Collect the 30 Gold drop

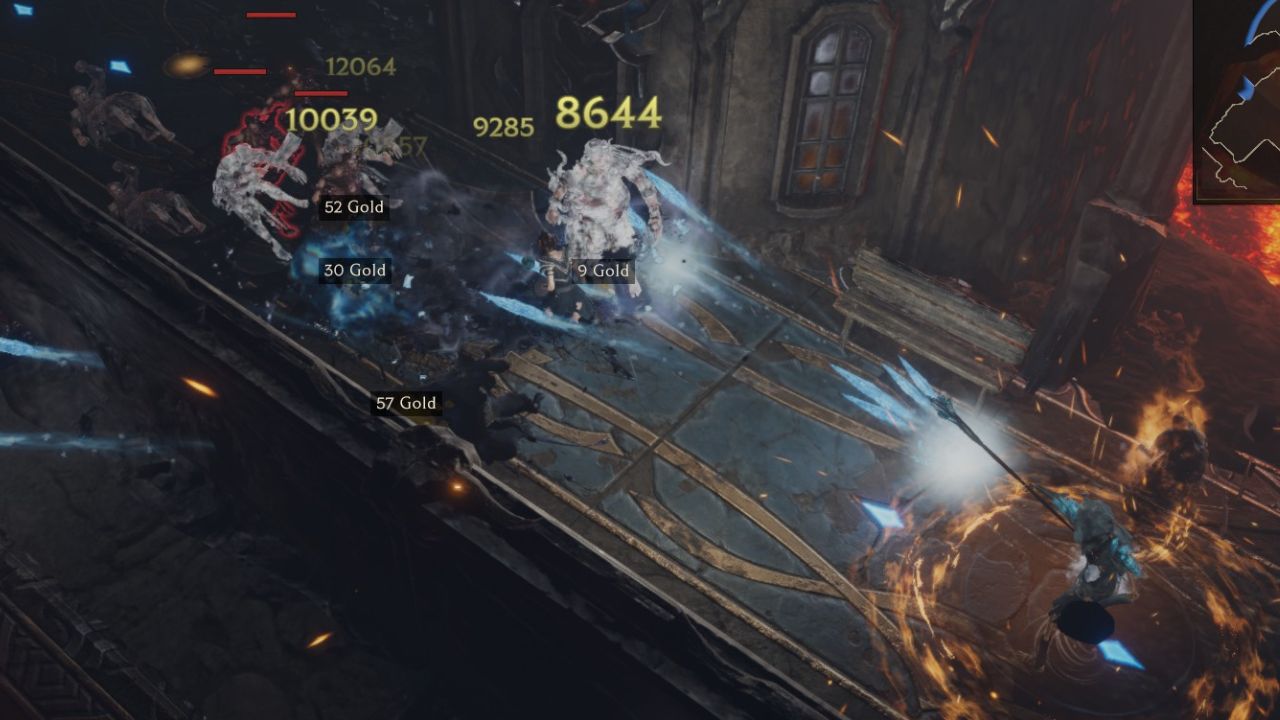(x=355, y=269)
